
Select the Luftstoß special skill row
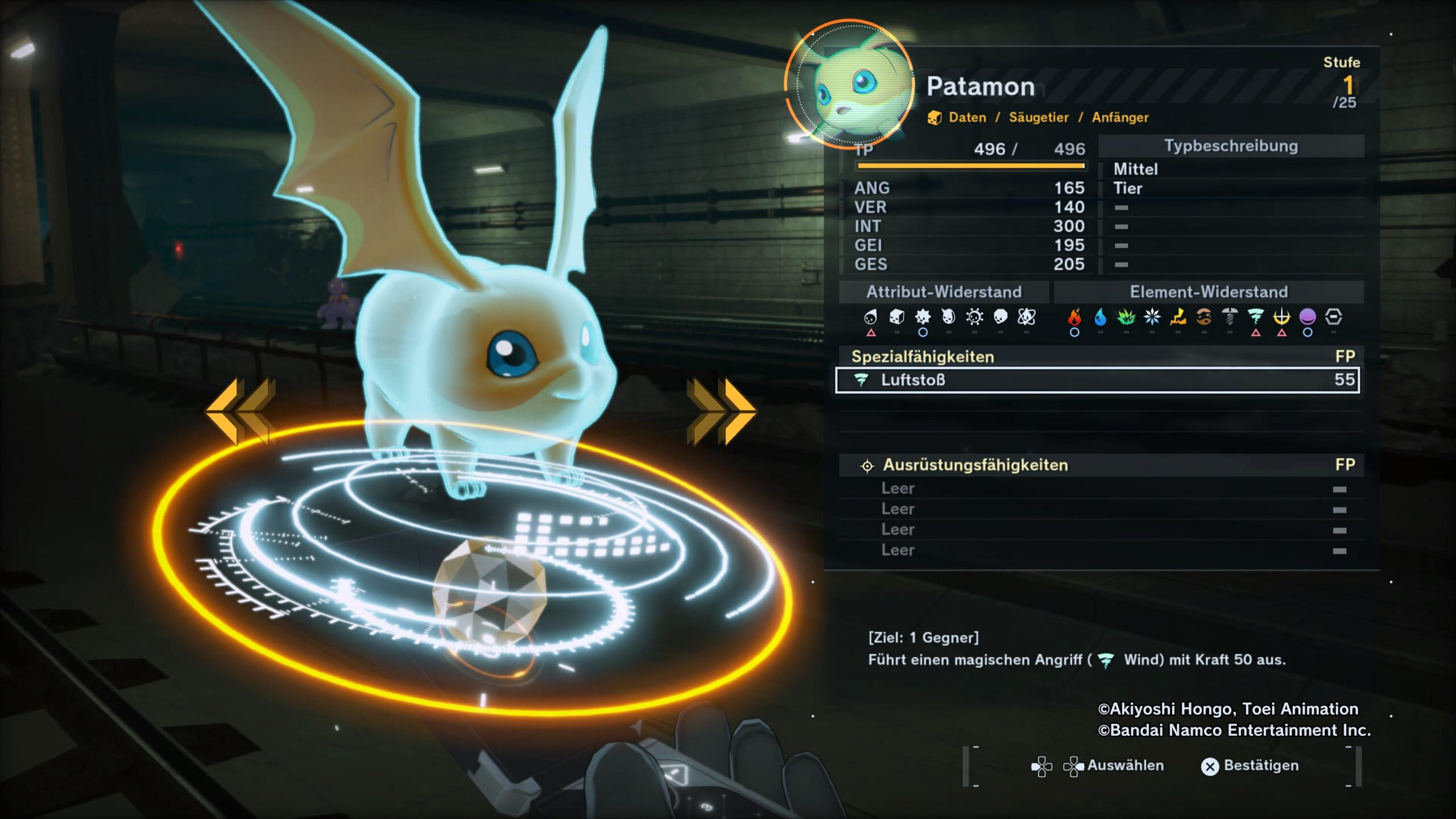click(1097, 380)
